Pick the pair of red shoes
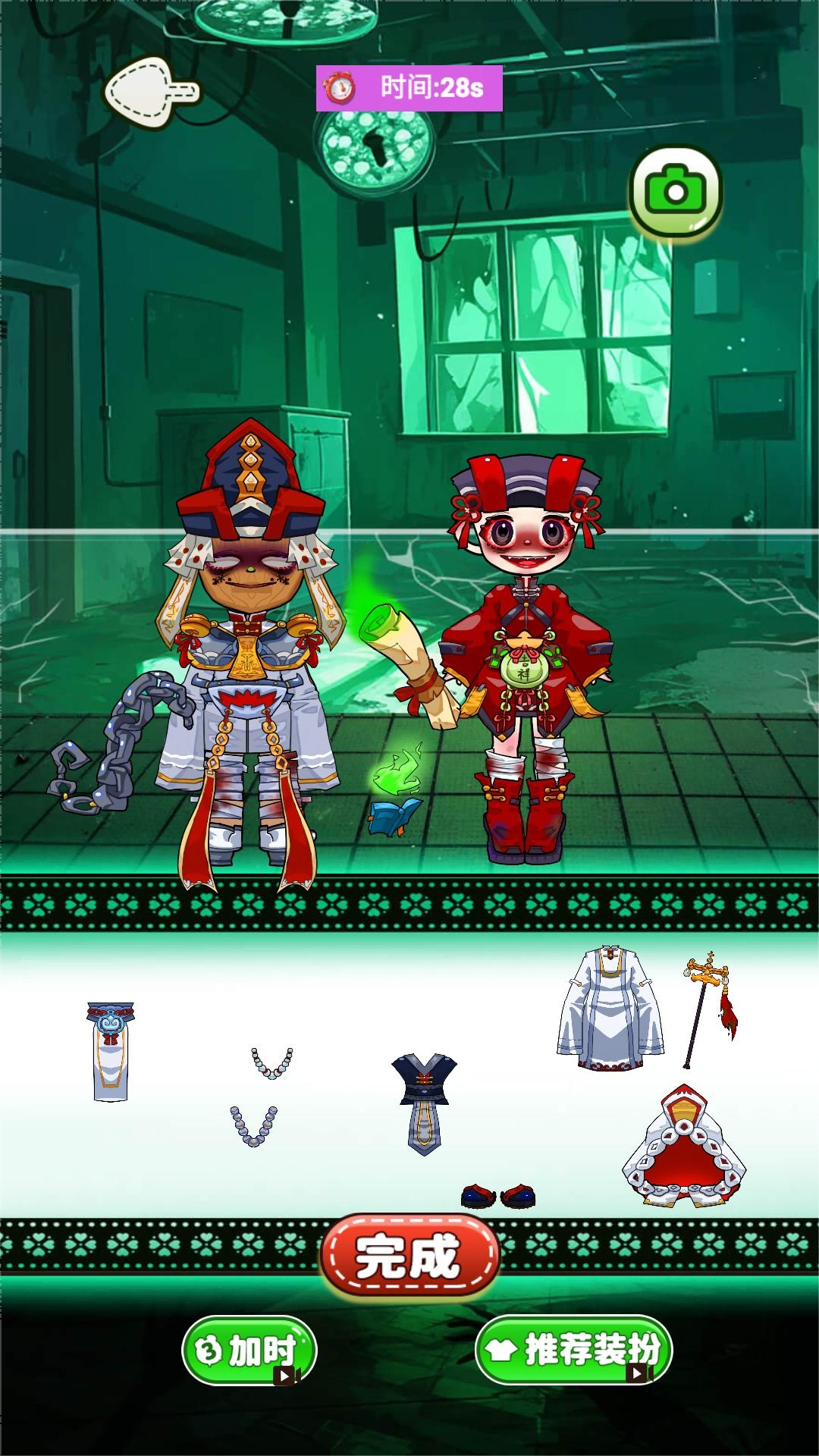The width and height of the screenshot is (819, 1456). 498,1196
